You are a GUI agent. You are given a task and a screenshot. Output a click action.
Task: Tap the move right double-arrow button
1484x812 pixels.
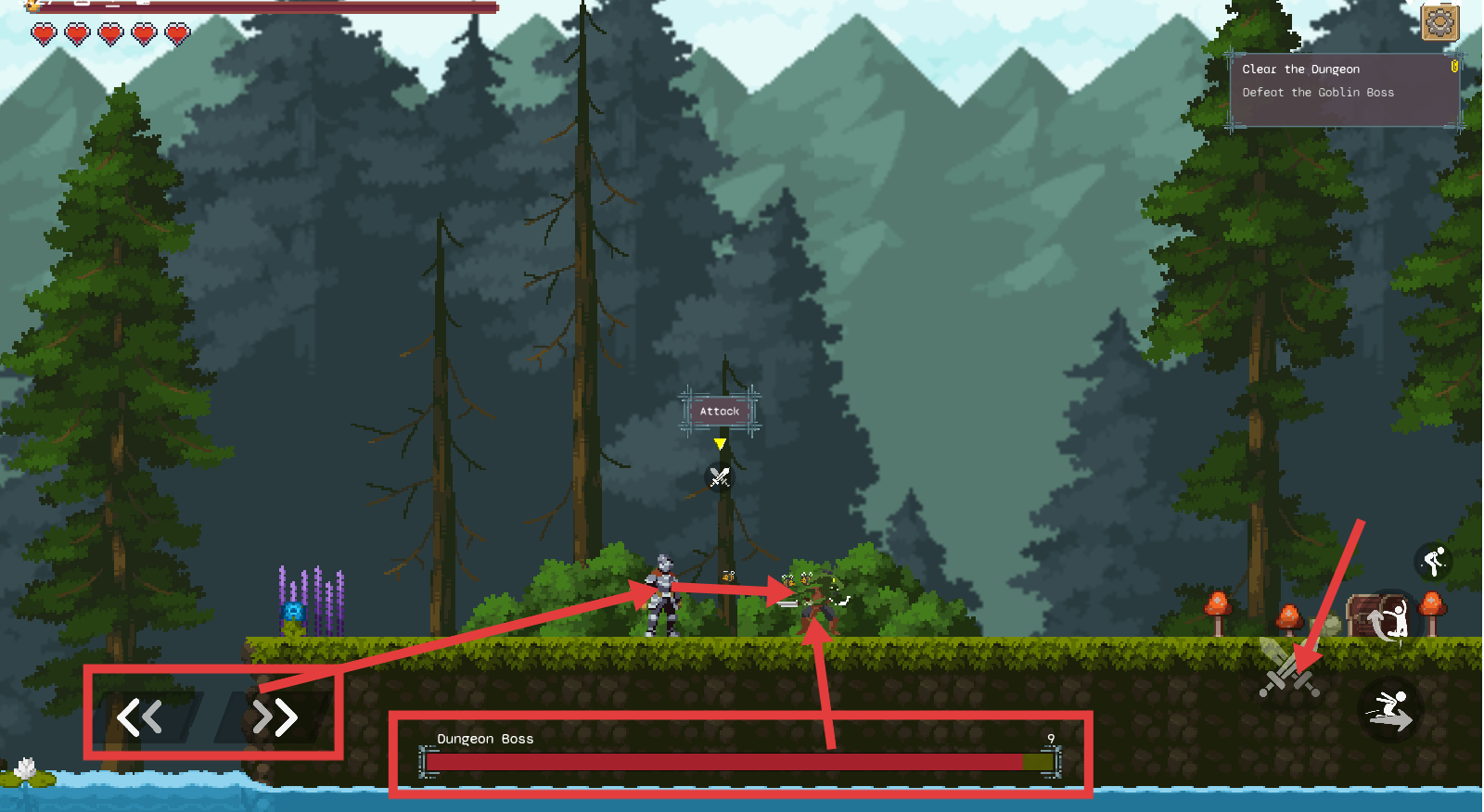coord(275,717)
